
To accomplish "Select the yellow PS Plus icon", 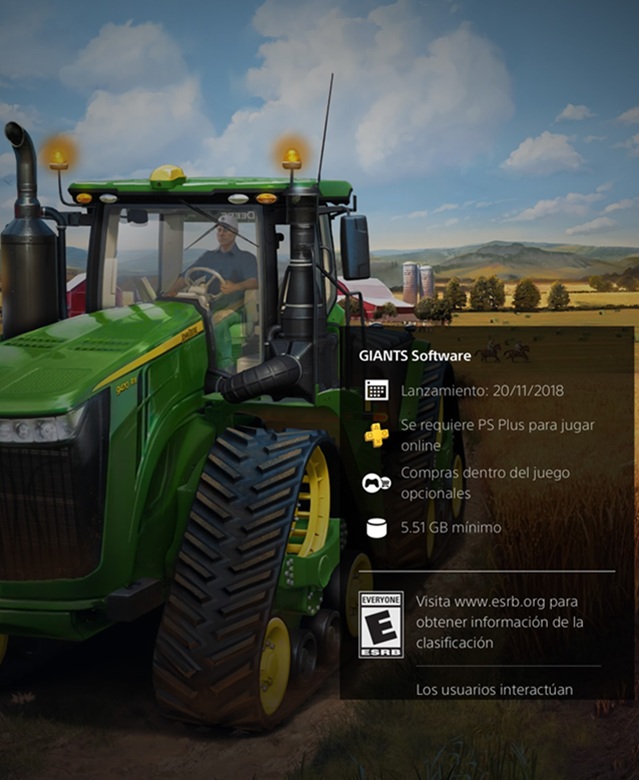I will pos(377,435).
